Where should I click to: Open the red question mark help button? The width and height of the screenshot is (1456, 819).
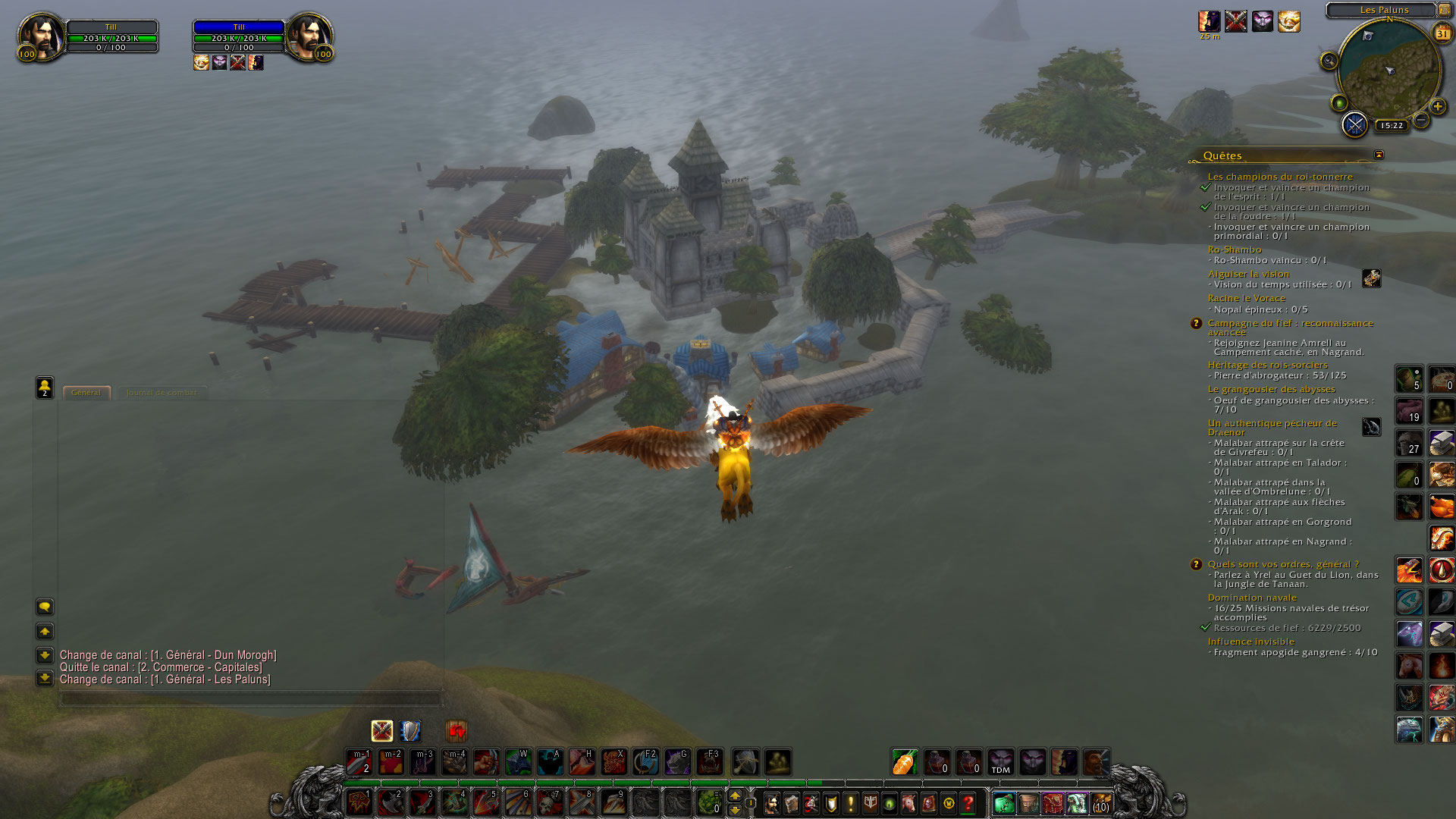968,803
